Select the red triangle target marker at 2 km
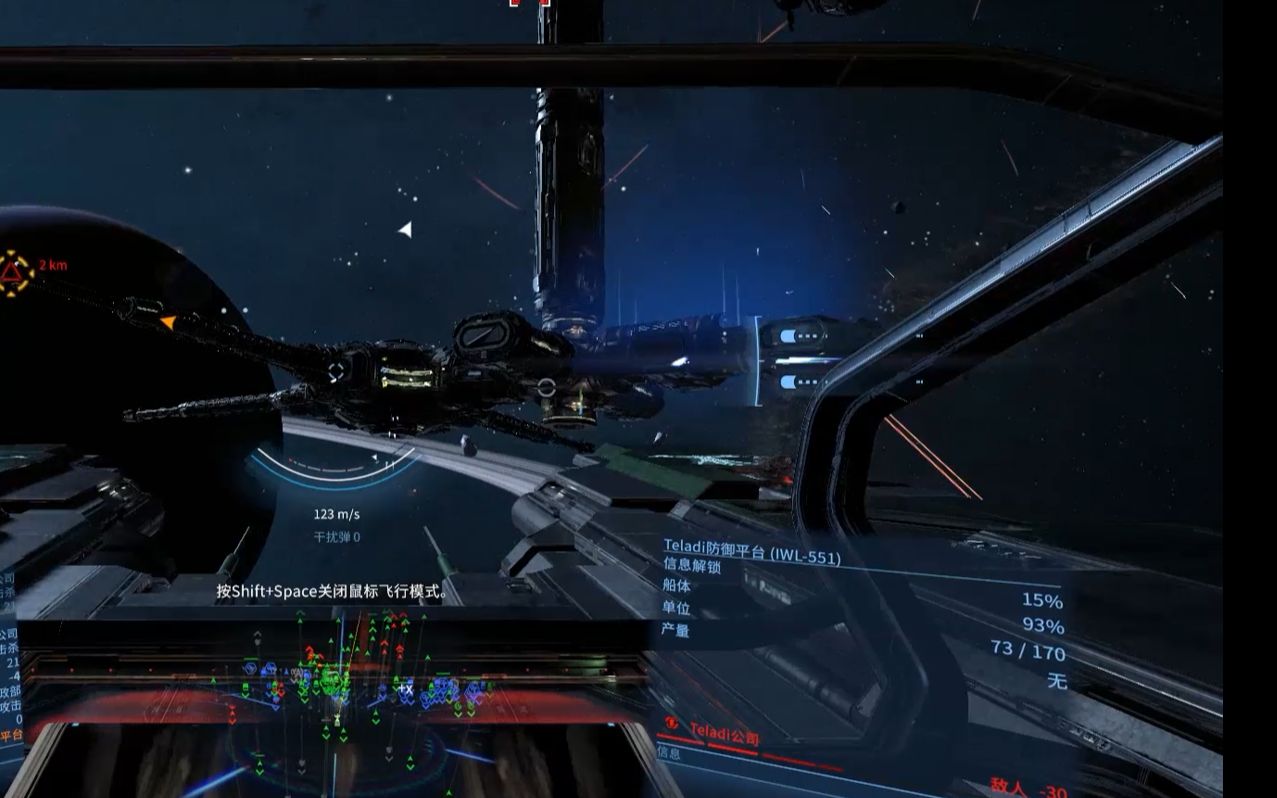The height and width of the screenshot is (798, 1277). [14, 272]
